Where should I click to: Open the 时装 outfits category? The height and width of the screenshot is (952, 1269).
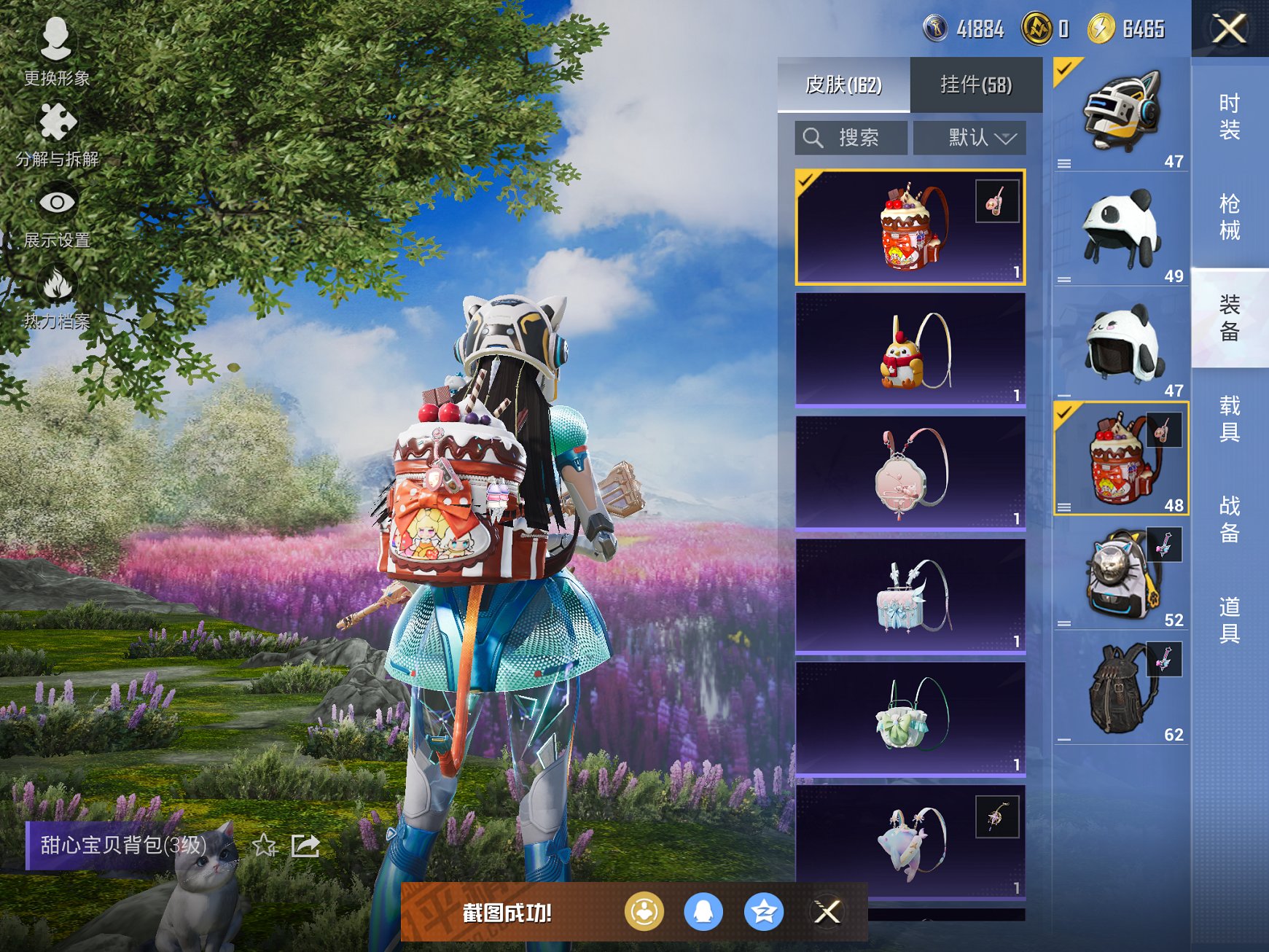1230,117
